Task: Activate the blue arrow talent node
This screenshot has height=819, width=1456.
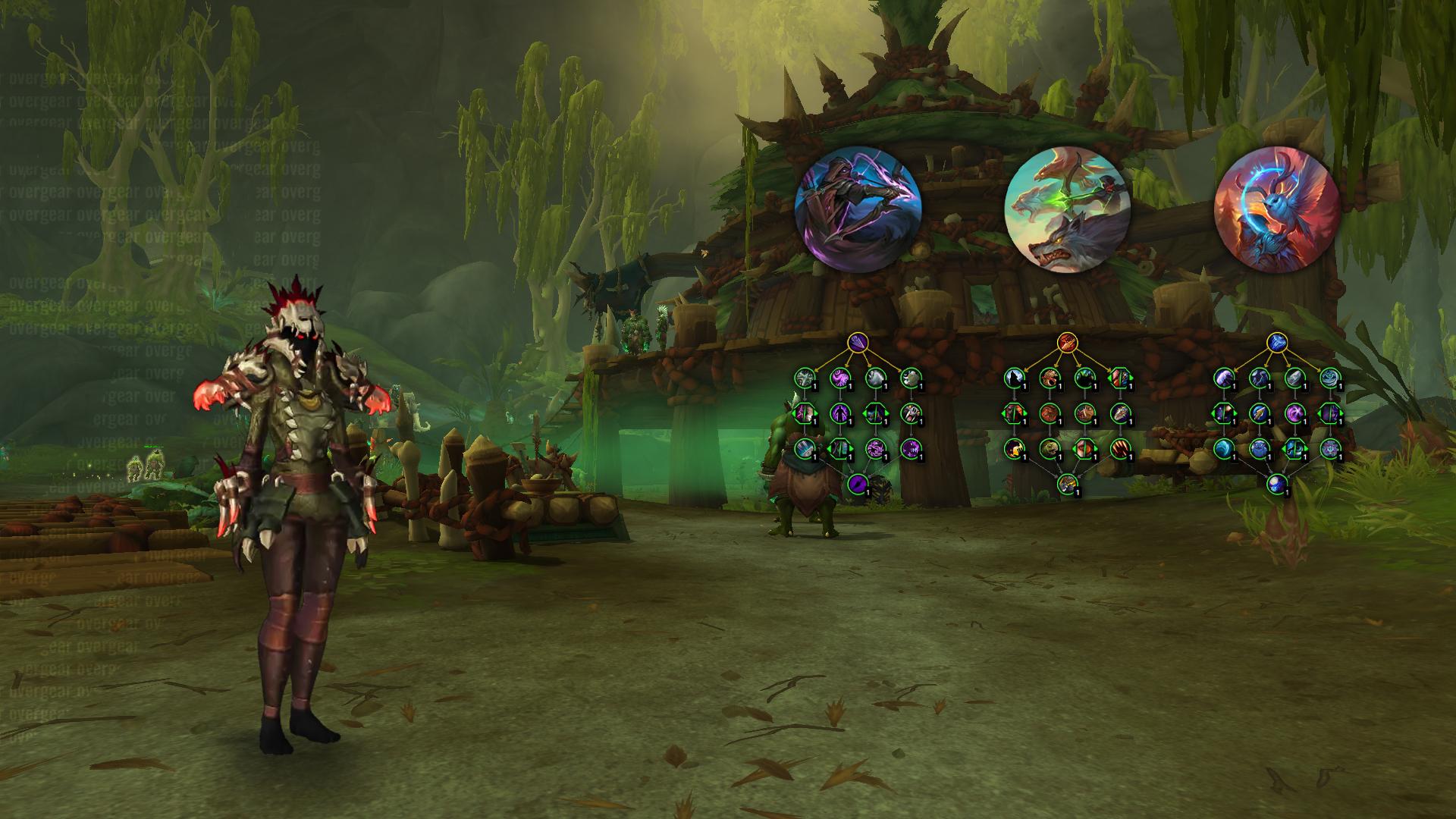Action: pos(1259,413)
